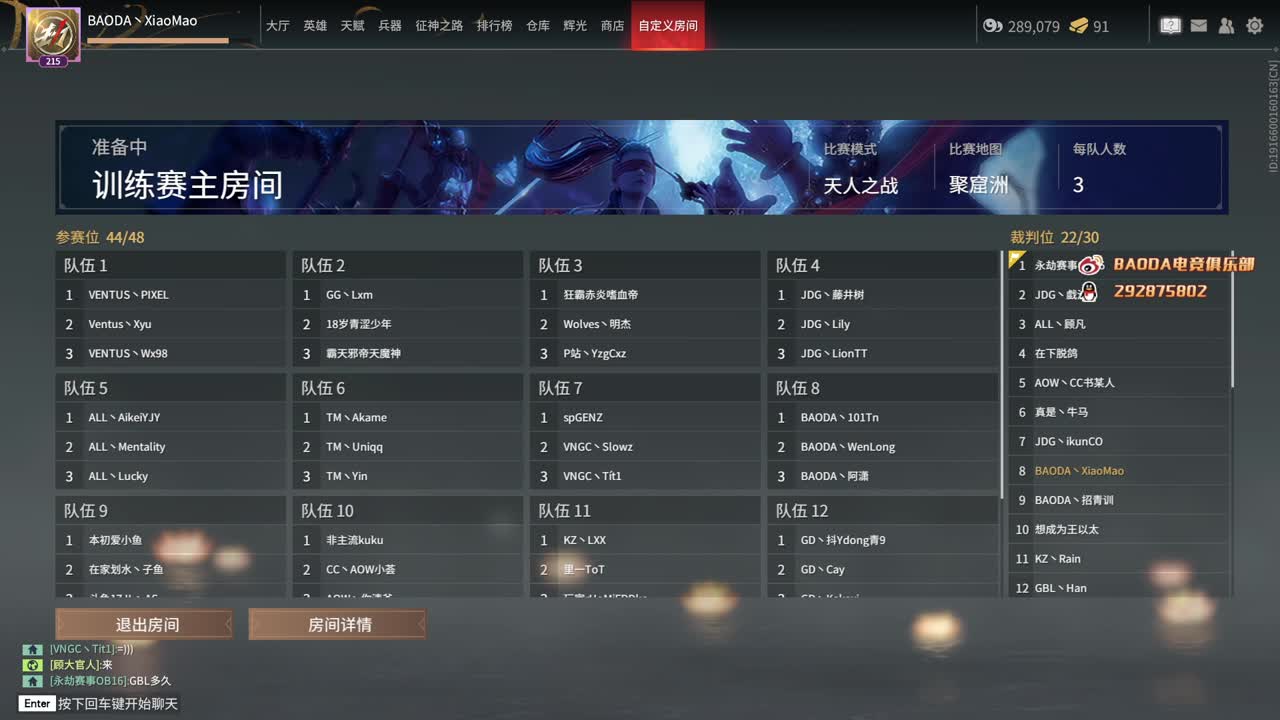The height and width of the screenshot is (720, 1280).
Task: Open the help book icon
Action: coord(1170,26)
